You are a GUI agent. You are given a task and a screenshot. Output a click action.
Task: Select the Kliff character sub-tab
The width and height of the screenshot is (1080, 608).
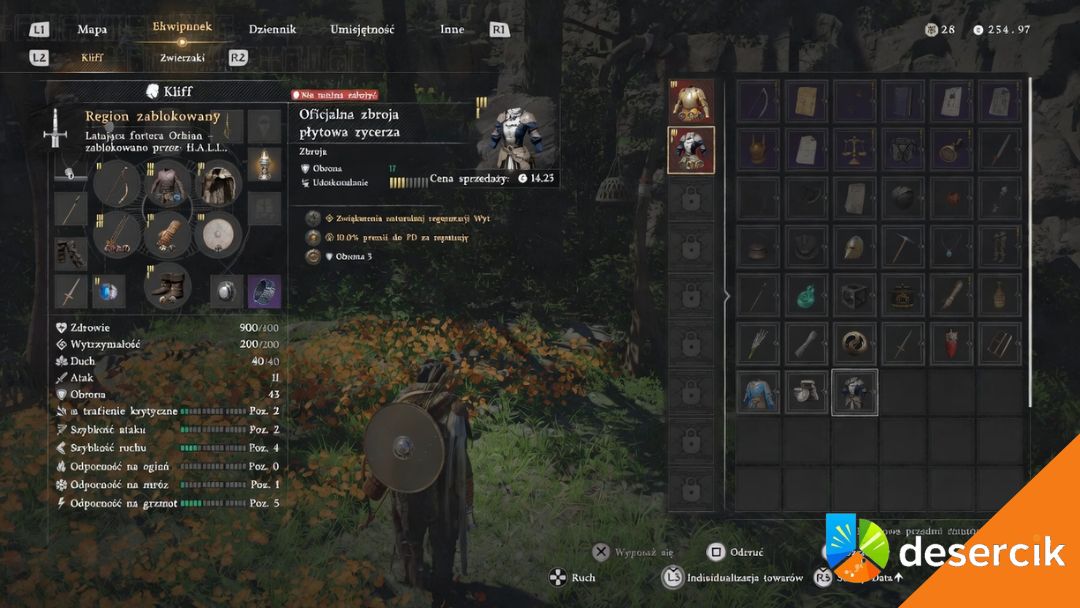pos(92,58)
